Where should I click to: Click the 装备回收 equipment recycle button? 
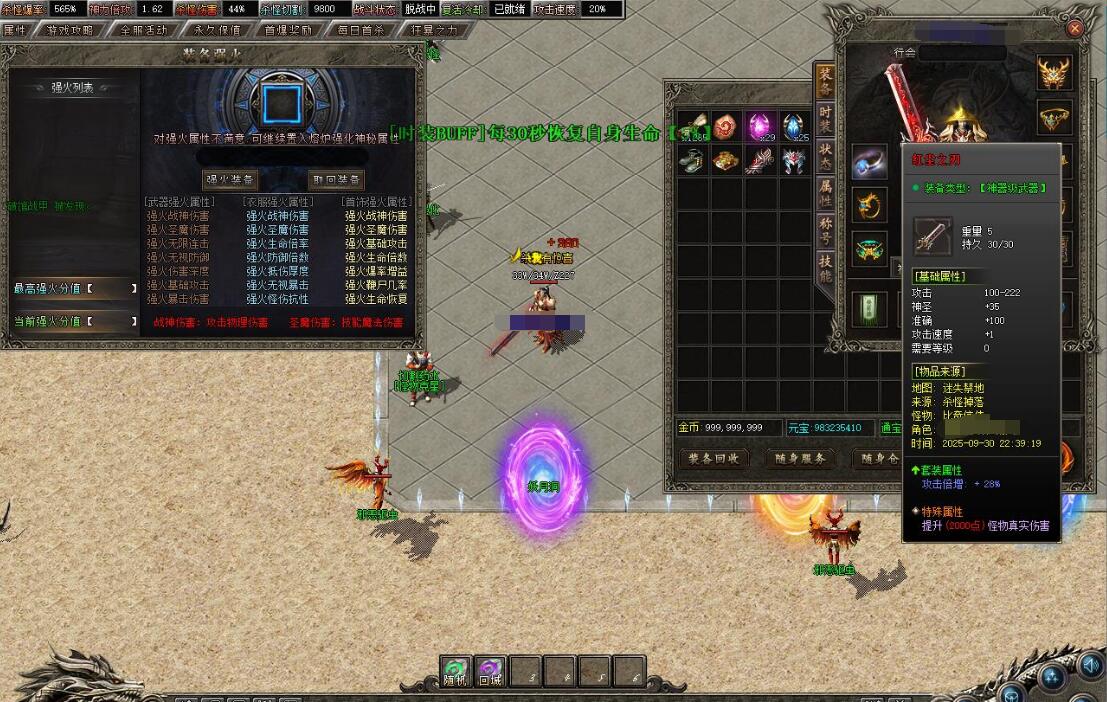pos(714,458)
